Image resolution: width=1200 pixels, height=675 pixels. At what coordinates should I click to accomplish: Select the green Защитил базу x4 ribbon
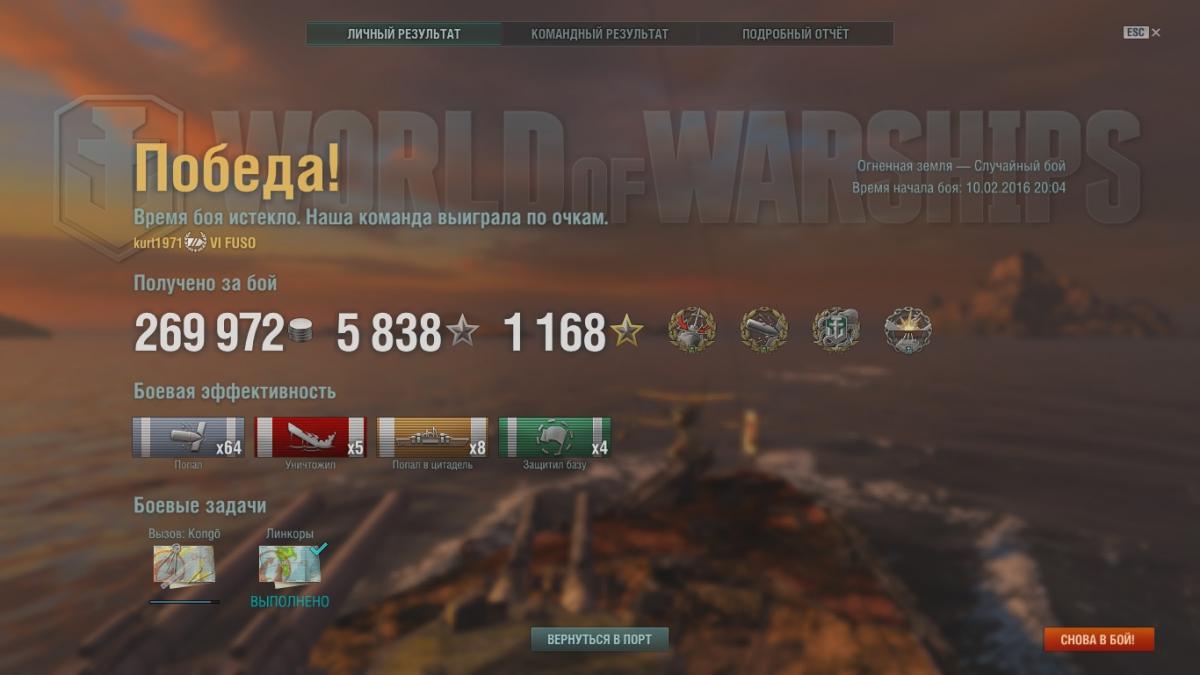[554, 437]
